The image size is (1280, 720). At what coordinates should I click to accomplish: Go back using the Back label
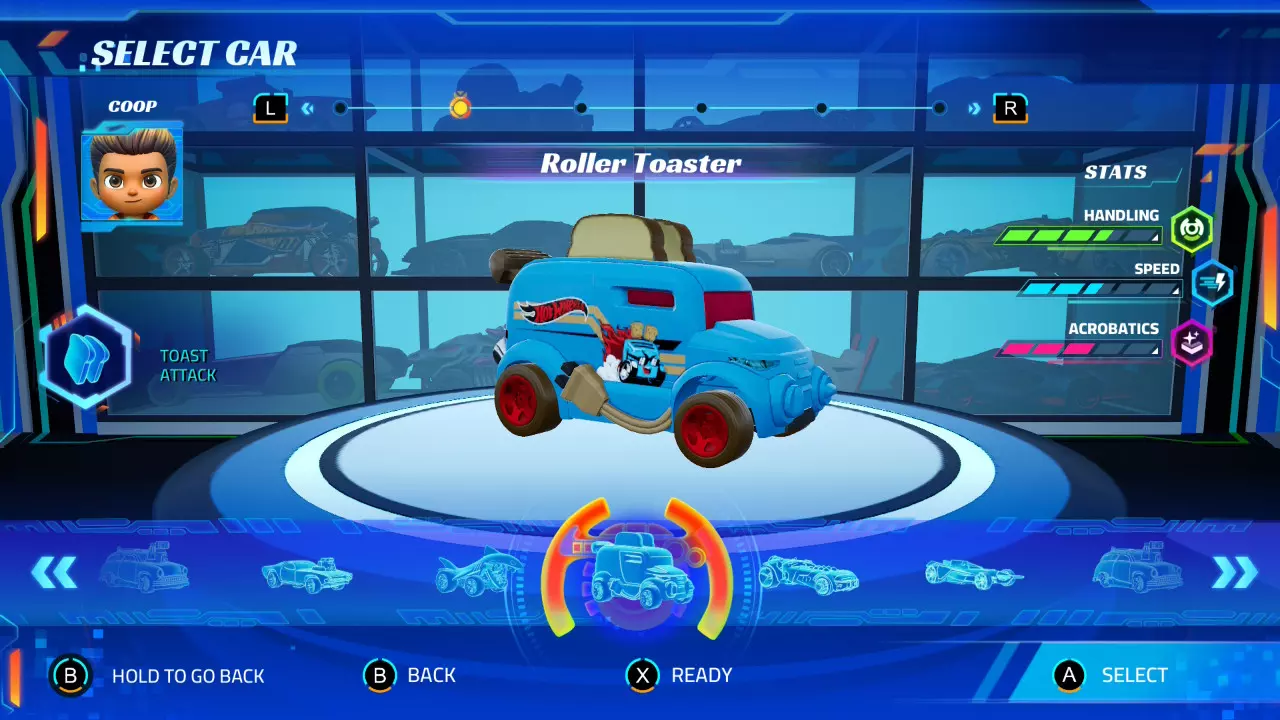[x=431, y=676]
